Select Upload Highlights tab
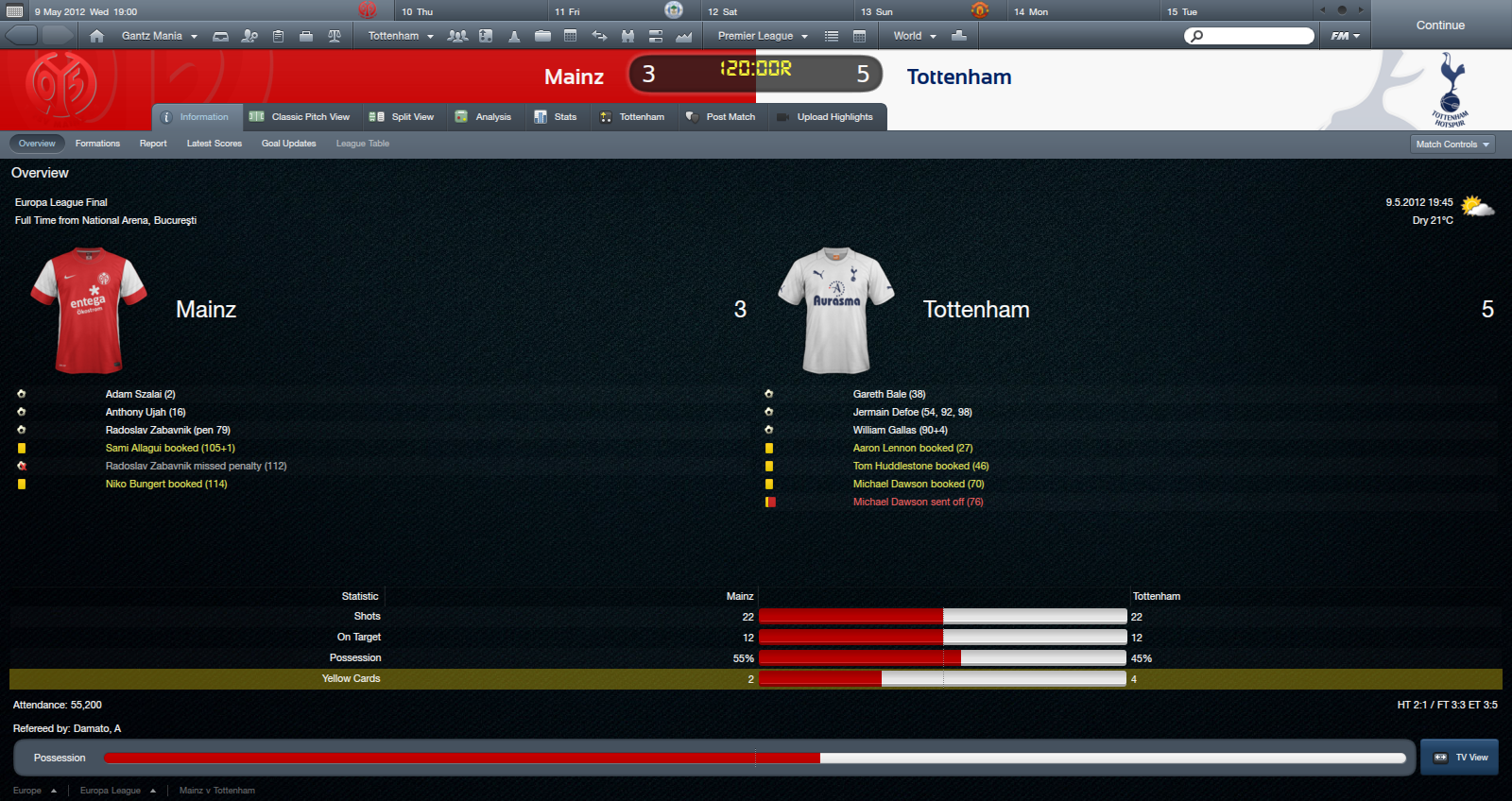The image size is (1512, 801). click(825, 117)
